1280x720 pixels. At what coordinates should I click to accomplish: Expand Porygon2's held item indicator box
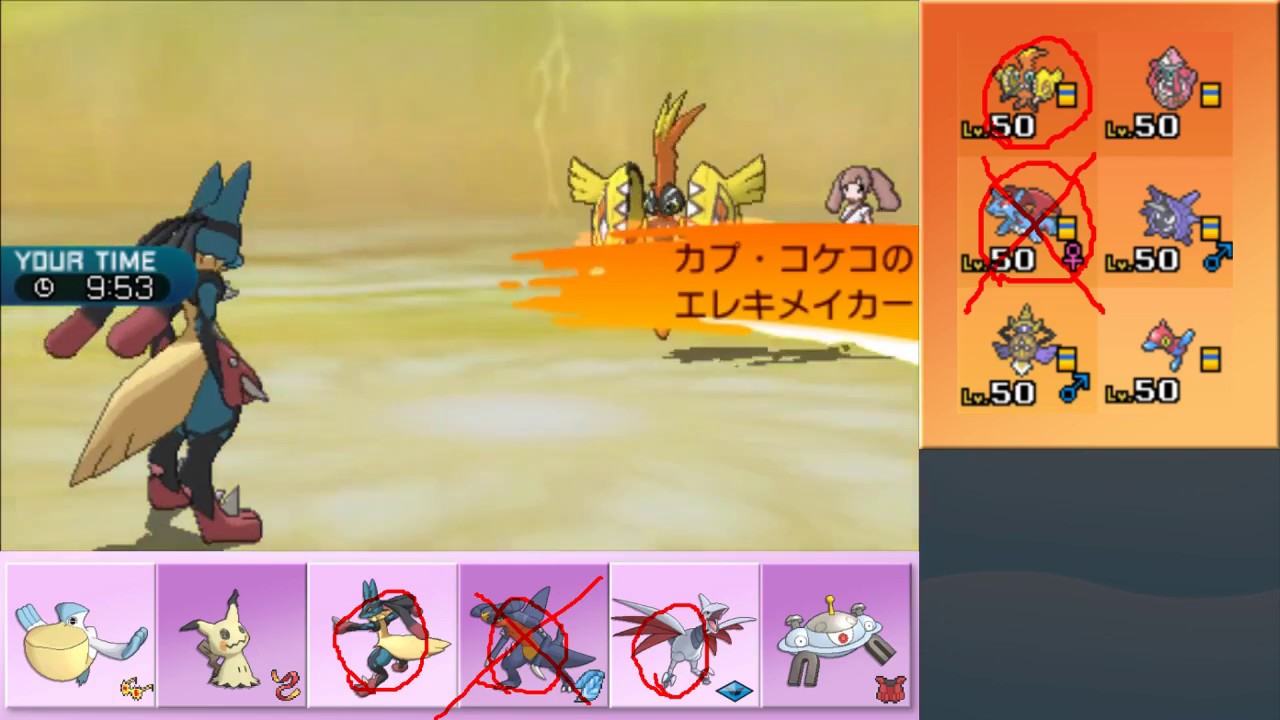coord(1211,360)
